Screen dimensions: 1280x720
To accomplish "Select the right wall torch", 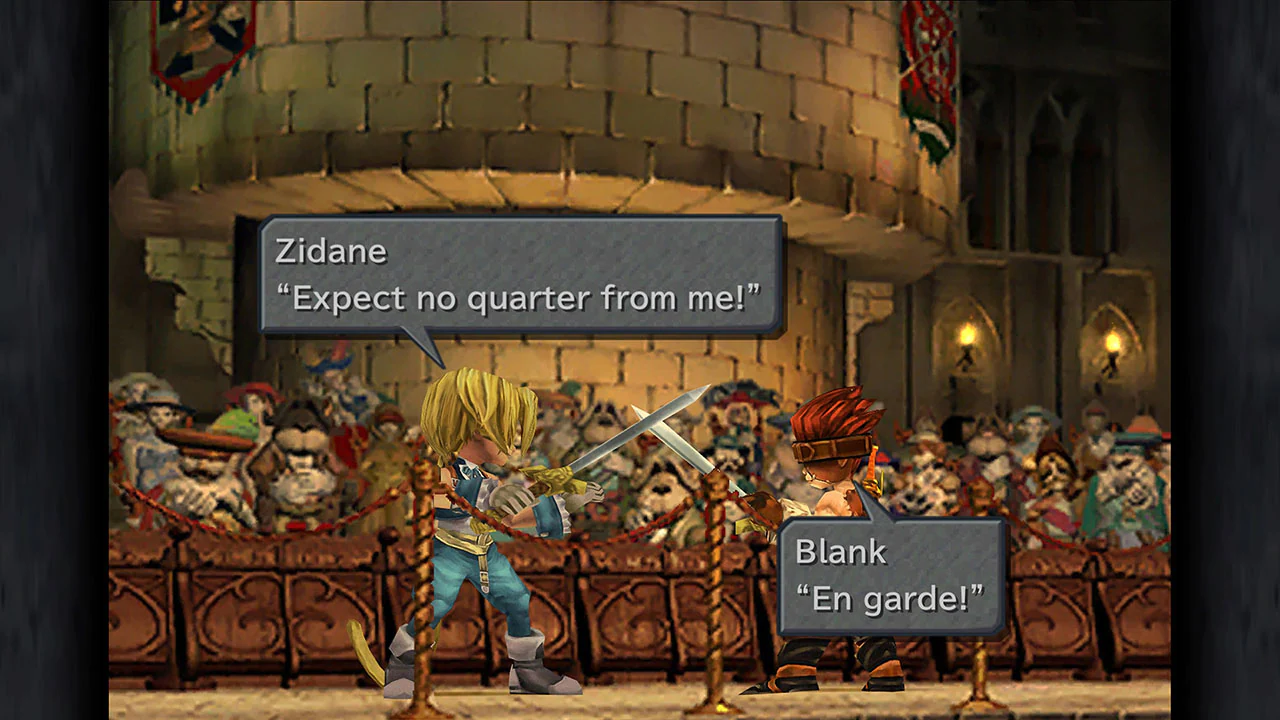I will click(1113, 340).
